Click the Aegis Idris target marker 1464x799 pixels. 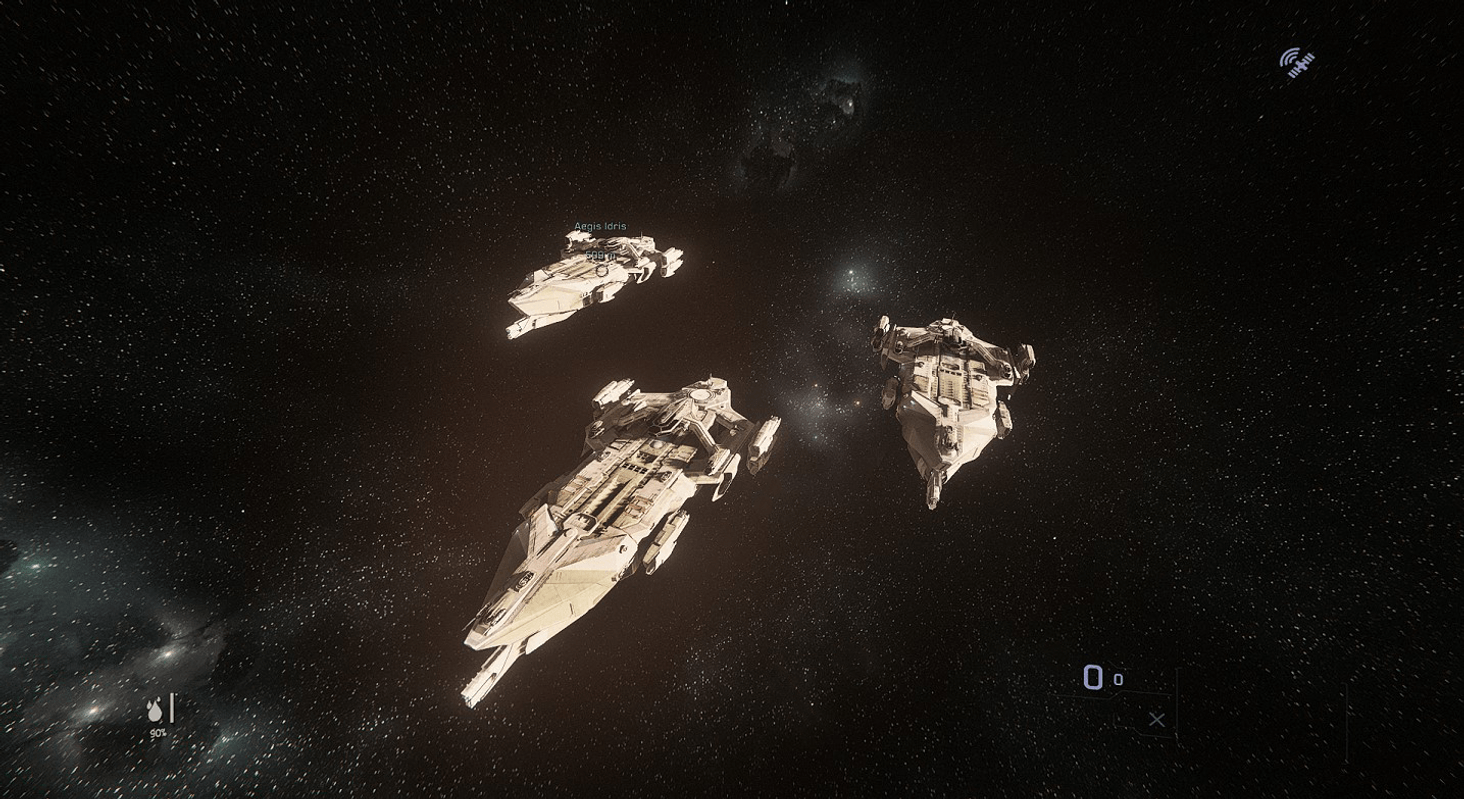(x=602, y=271)
